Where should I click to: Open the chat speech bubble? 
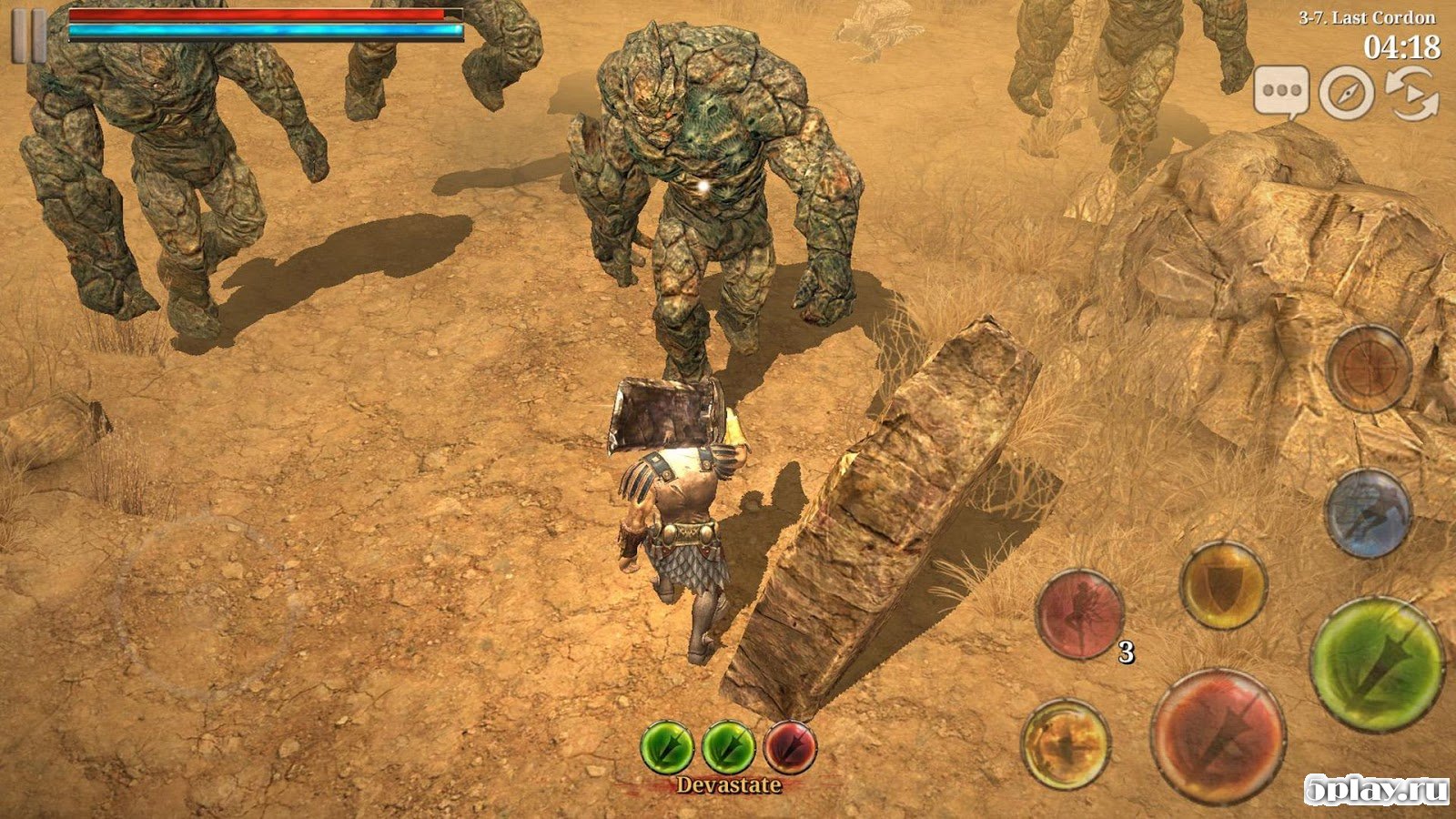pyautogui.click(x=1281, y=92)
